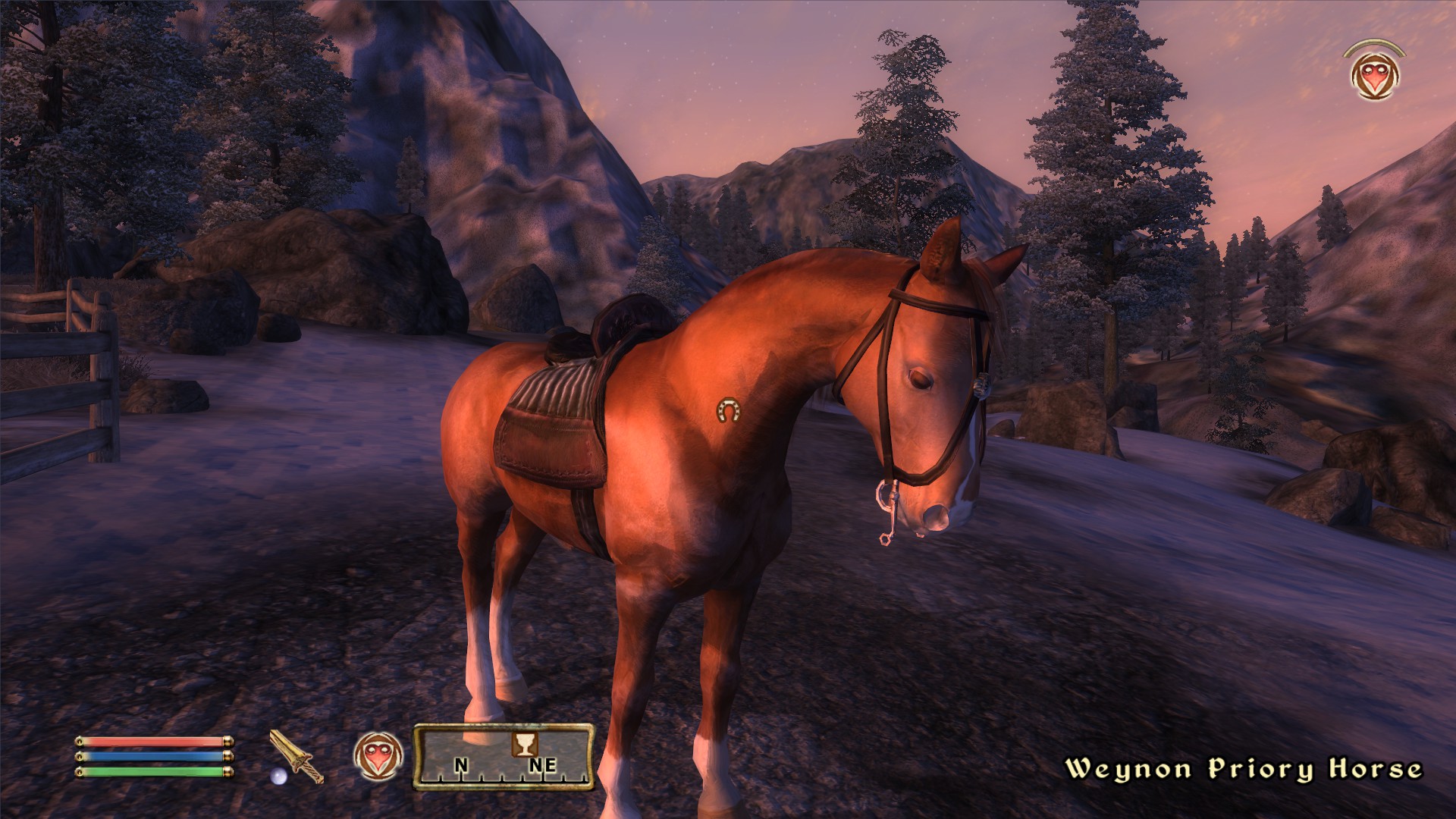1456x819 pixels.
Task: Click the NE direction letter on the compass
Action: pos(544,764)
